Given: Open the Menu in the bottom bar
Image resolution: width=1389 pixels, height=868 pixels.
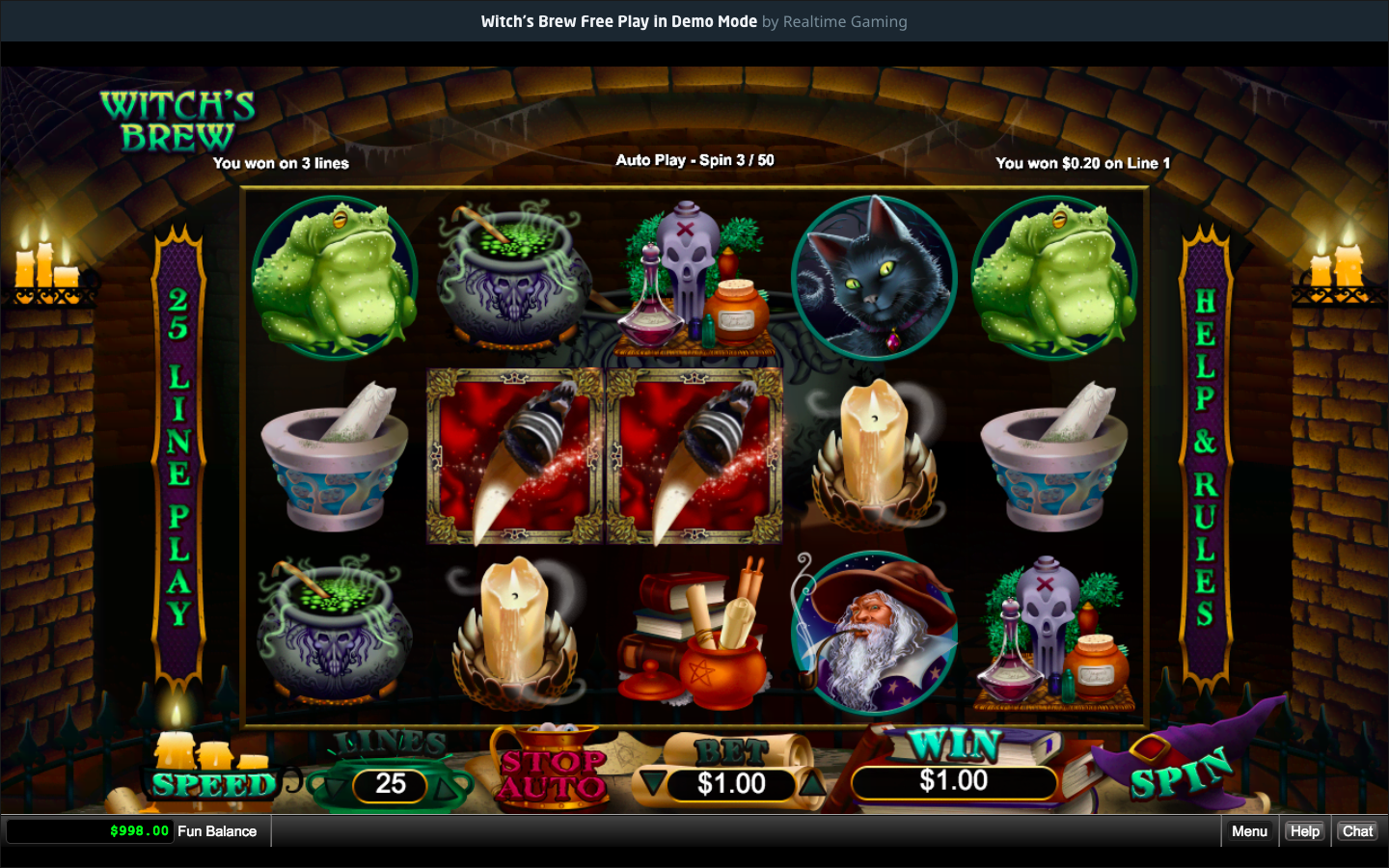Looking at the screenshot, I should pyautogui.click(x=1249, y=831).
